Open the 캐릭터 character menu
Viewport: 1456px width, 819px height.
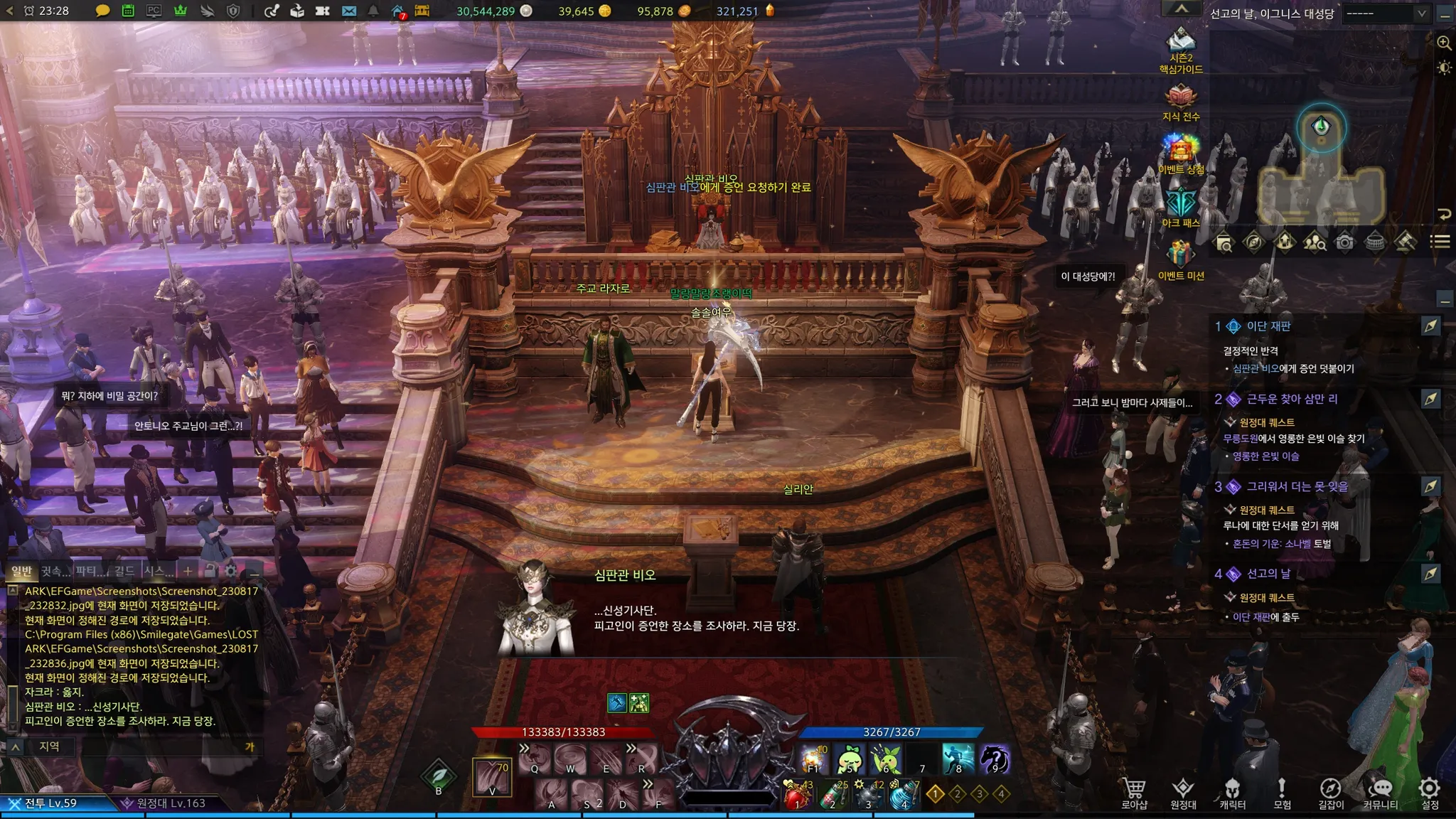pyautogui.click(x=1232, y=792)
